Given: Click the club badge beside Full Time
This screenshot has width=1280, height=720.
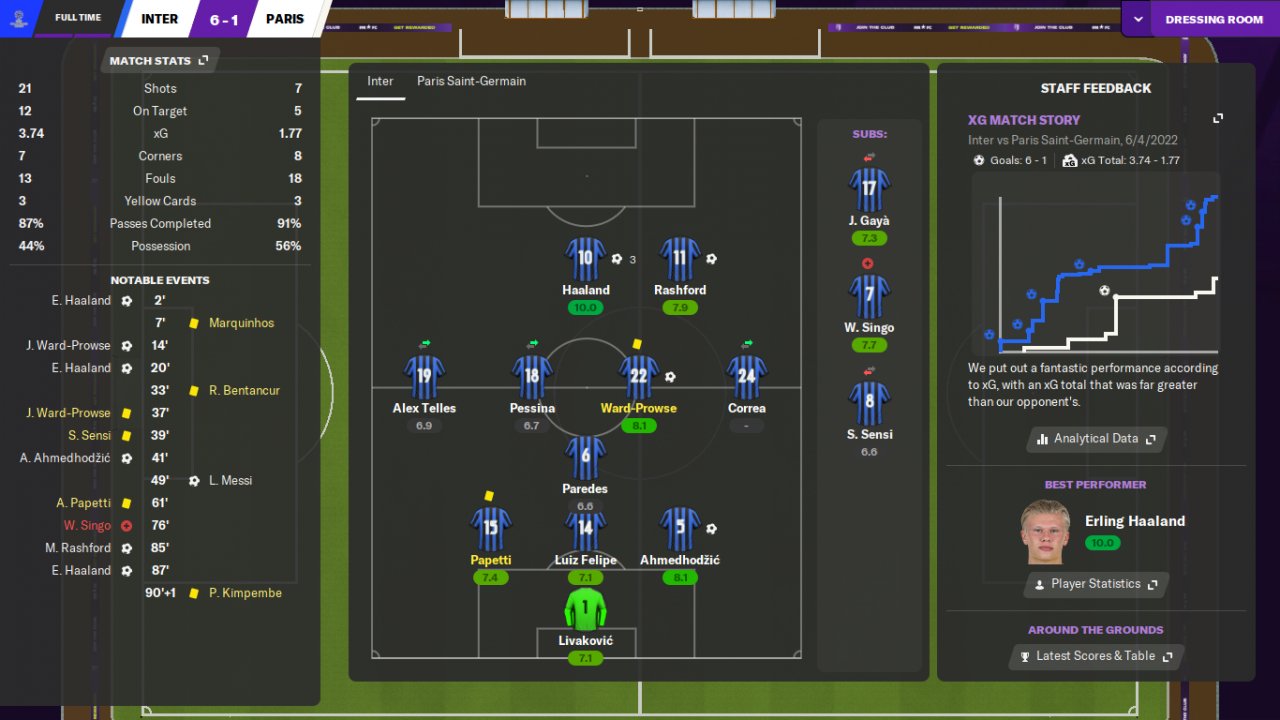Looking at the screenshot, I should coord(18,18).
